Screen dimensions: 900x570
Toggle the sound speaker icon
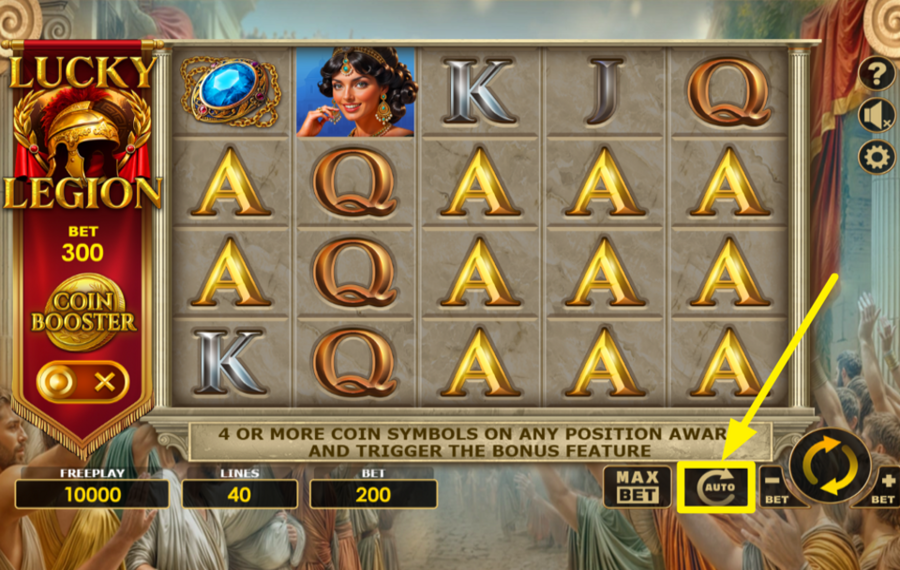876,115
